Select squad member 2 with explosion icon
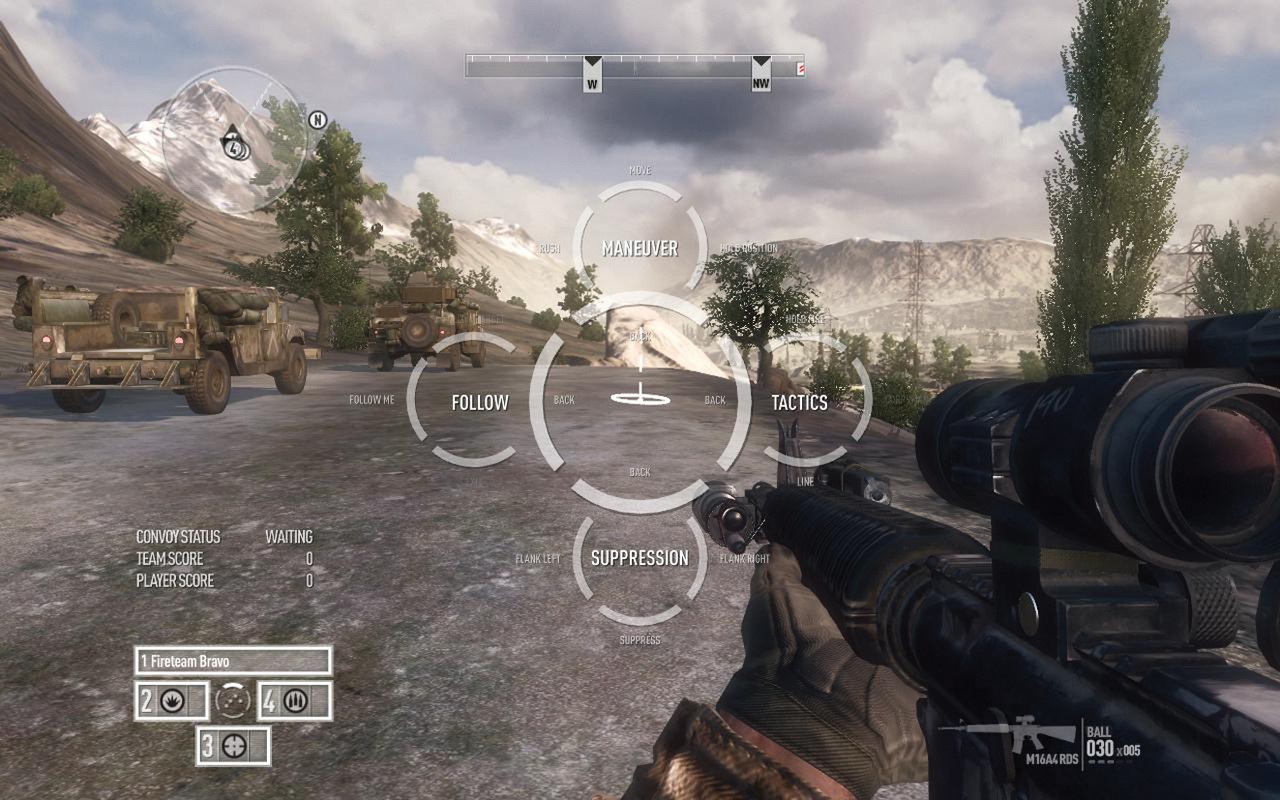The height and width of the screenshot is (800, 1280). (x=172, y=701)
